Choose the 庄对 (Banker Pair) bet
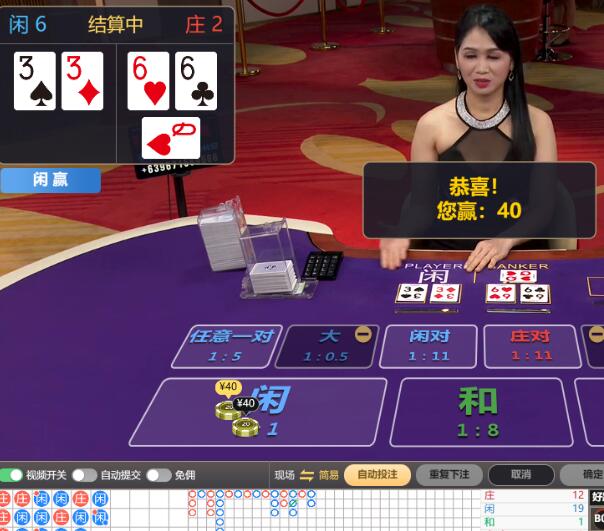This screenshot has height=531, width=604. tap(531, 345)
